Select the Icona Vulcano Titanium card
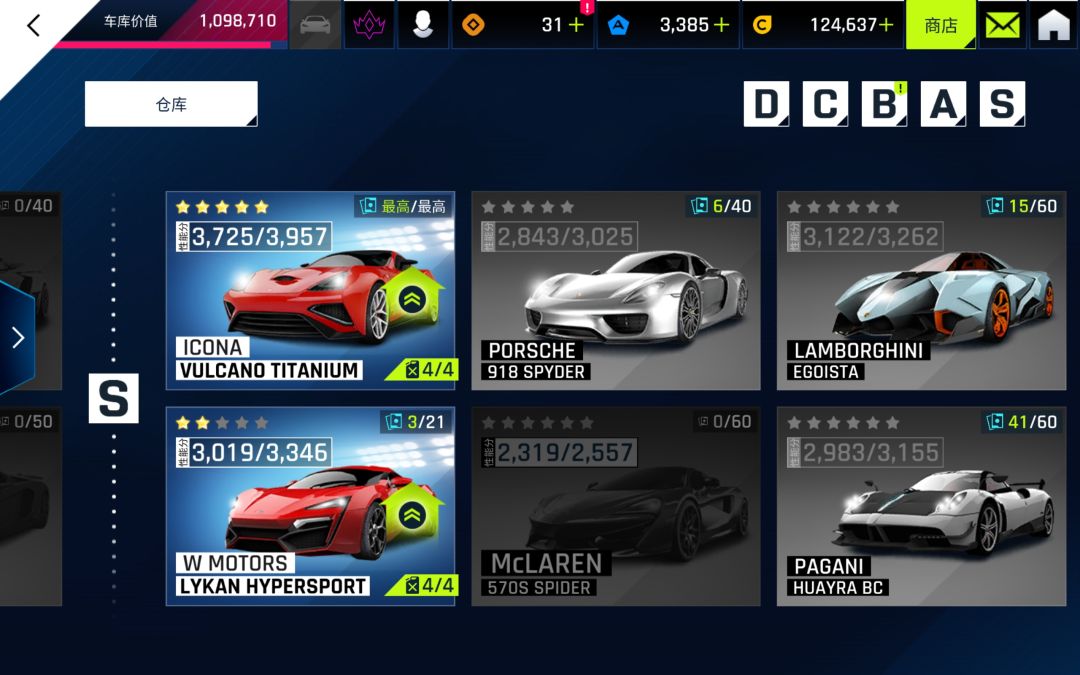The height and width of the screenshot is (675, 1080). (x=310, y=290)
